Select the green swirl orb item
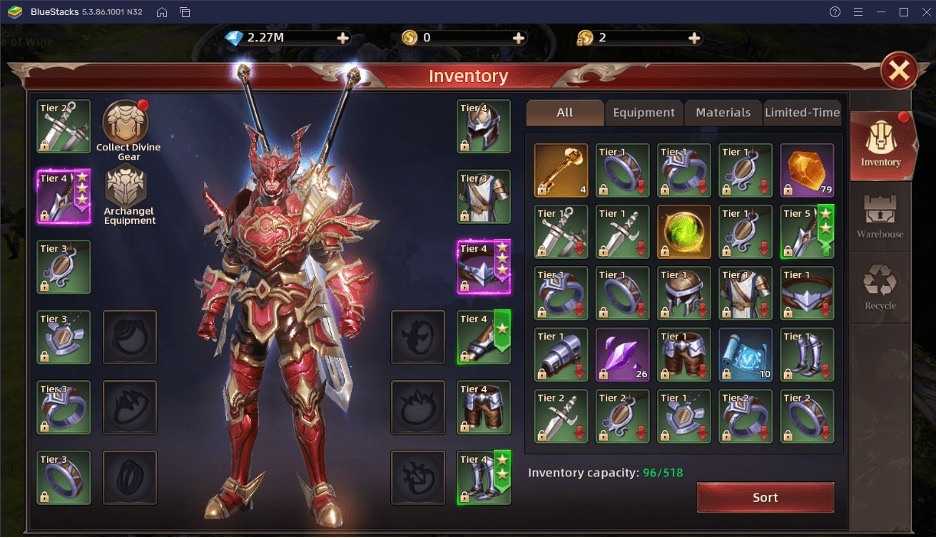The height and width of the screenshot is (538, 936). 684,232
